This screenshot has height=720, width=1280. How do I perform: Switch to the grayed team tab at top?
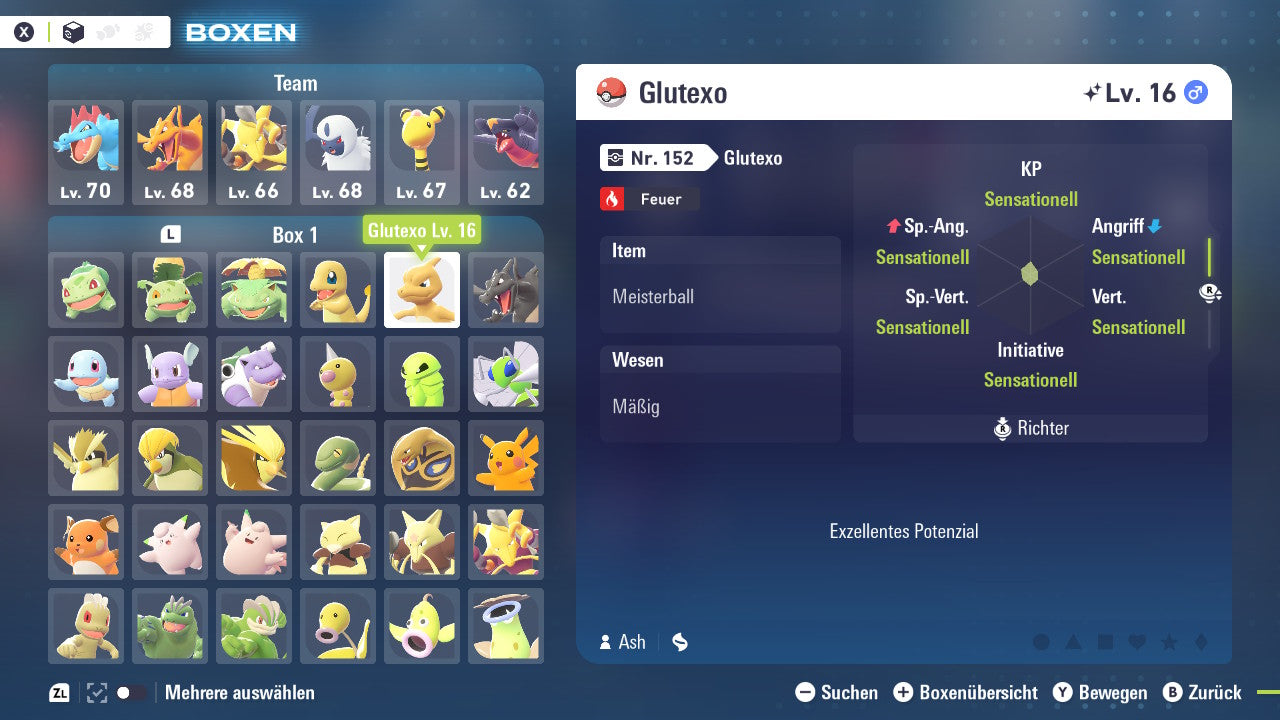(x=144, y=31)
